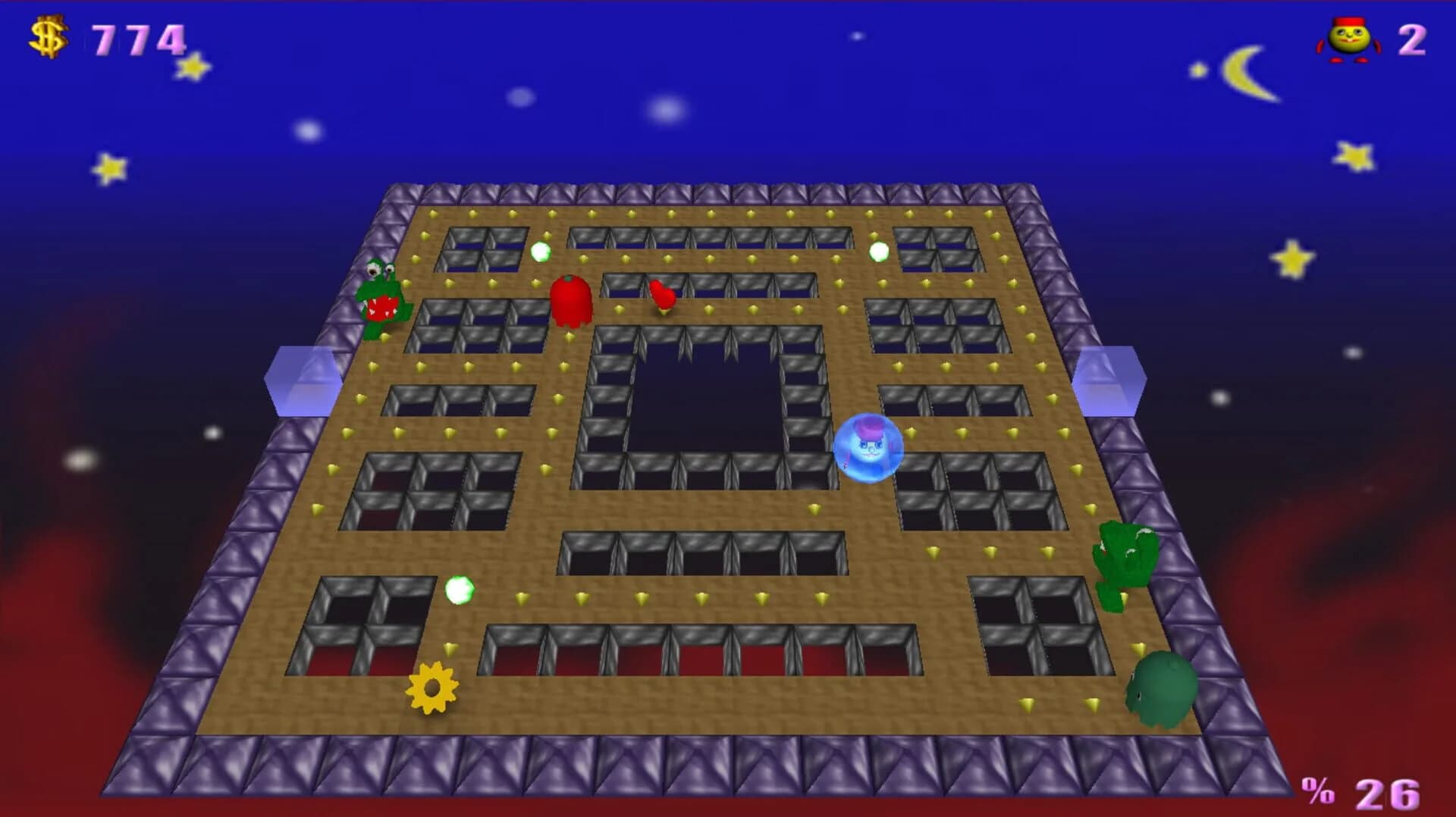Click the glowing pellet near the top center
Viewport: 1456px width, 817px height.
coord(541,252)
